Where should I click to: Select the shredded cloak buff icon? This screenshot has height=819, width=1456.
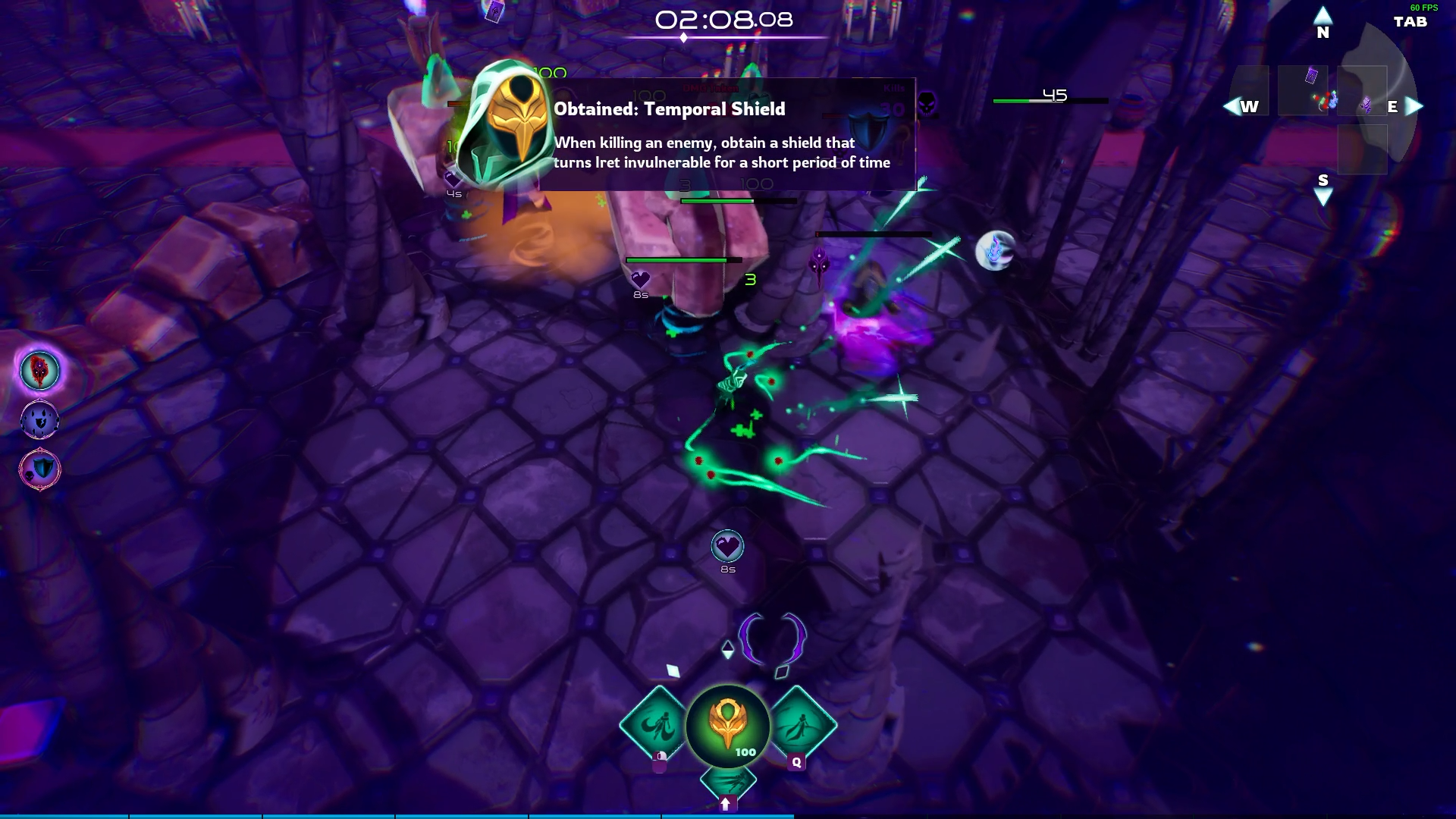[x=39, y=419]
